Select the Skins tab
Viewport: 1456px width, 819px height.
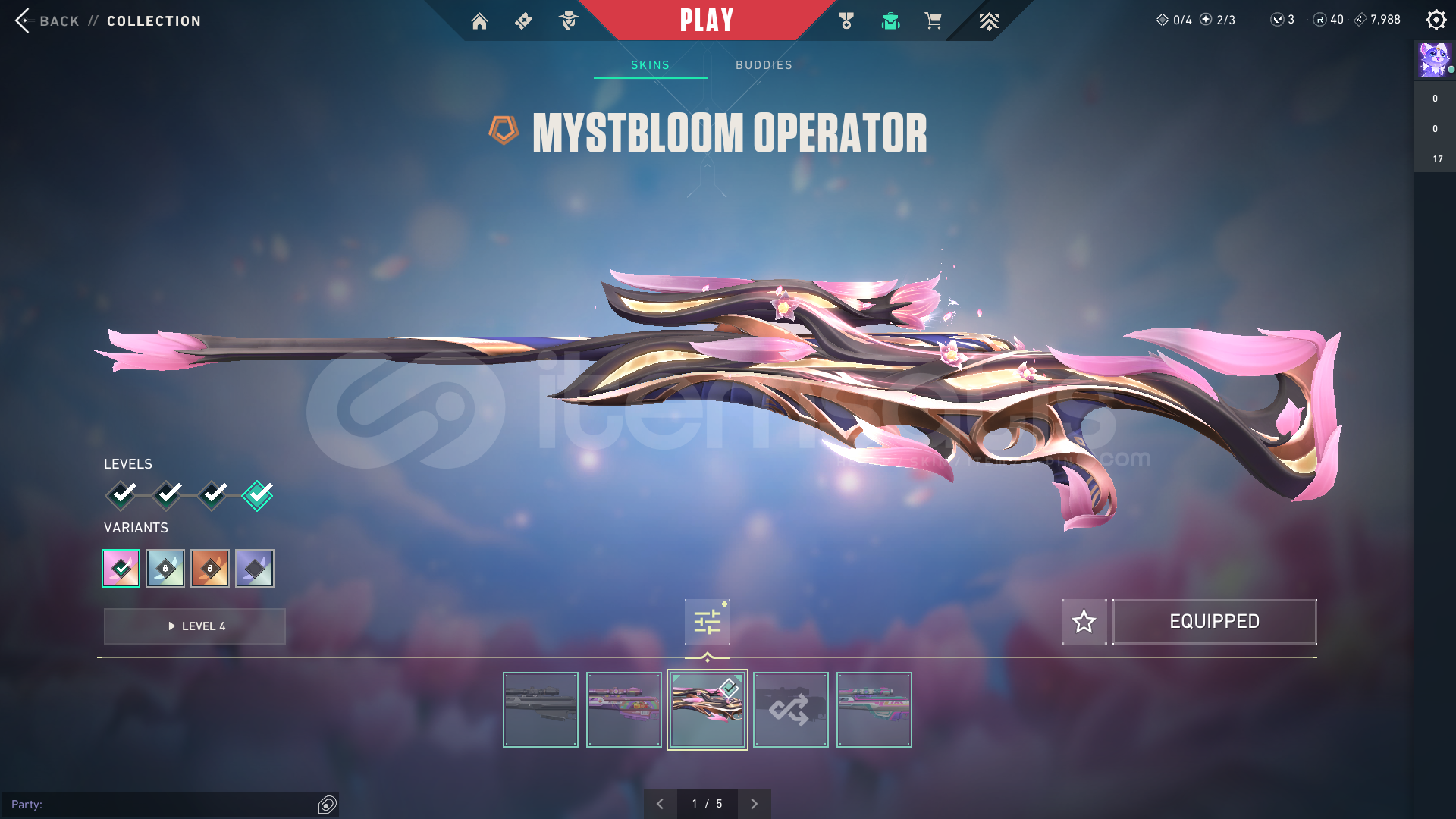click(650, 65)
